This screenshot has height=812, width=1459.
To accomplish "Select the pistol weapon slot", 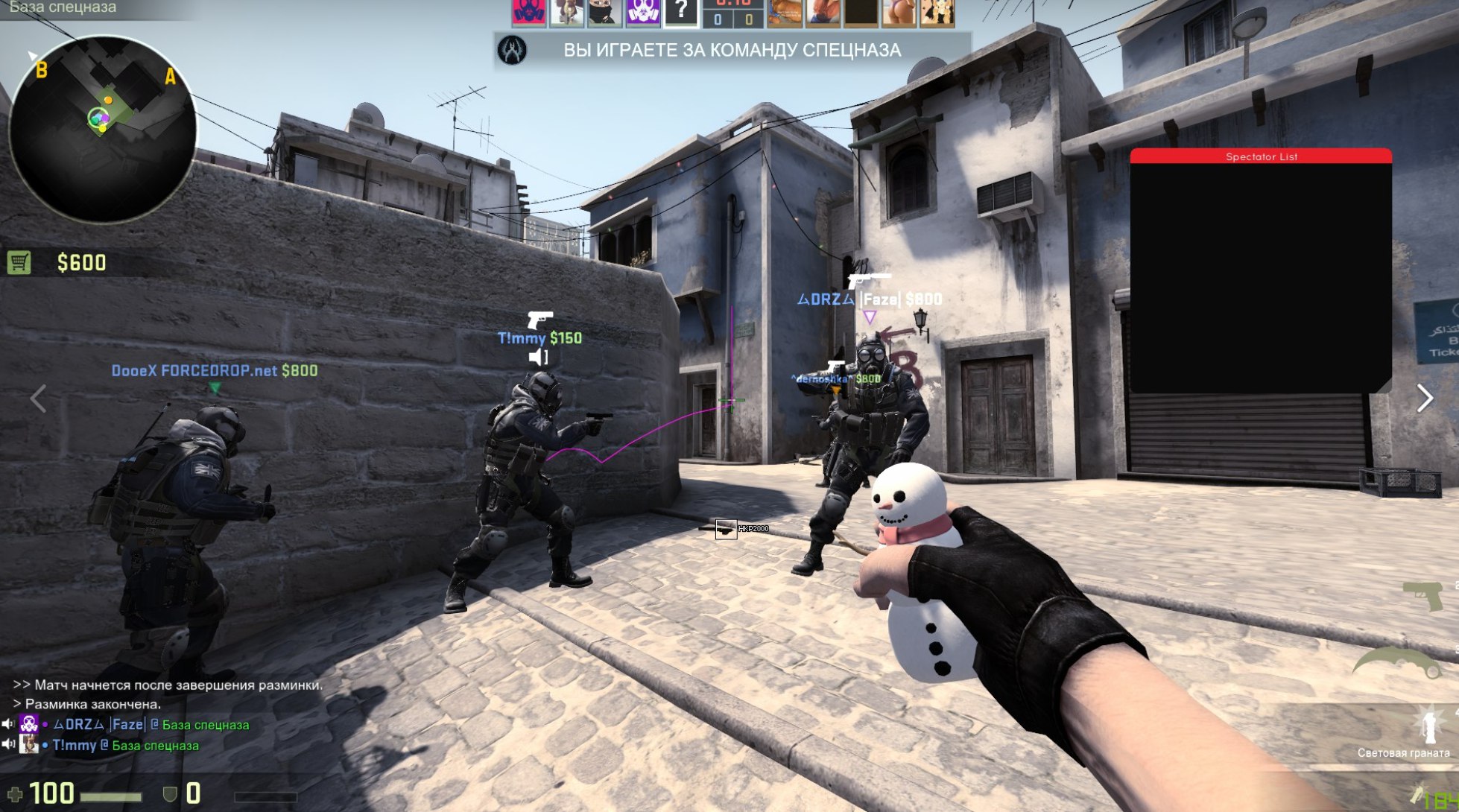I will (1422, 596).
